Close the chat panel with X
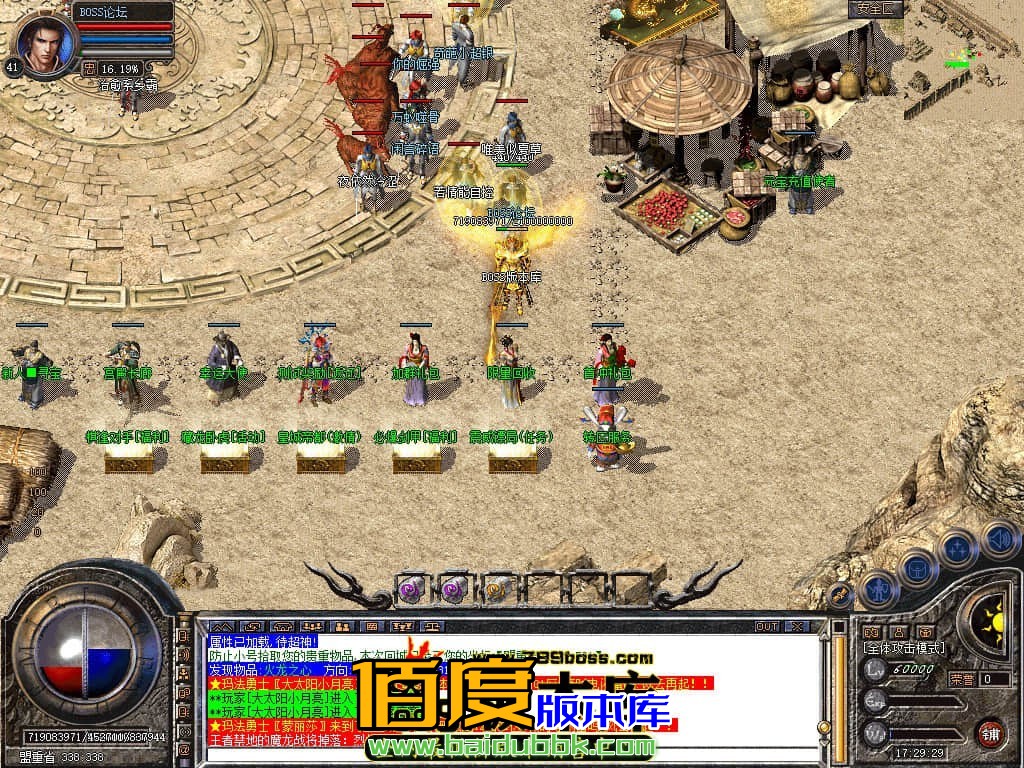This screenshot has height=768, width=1024. [x=796, y=626]
